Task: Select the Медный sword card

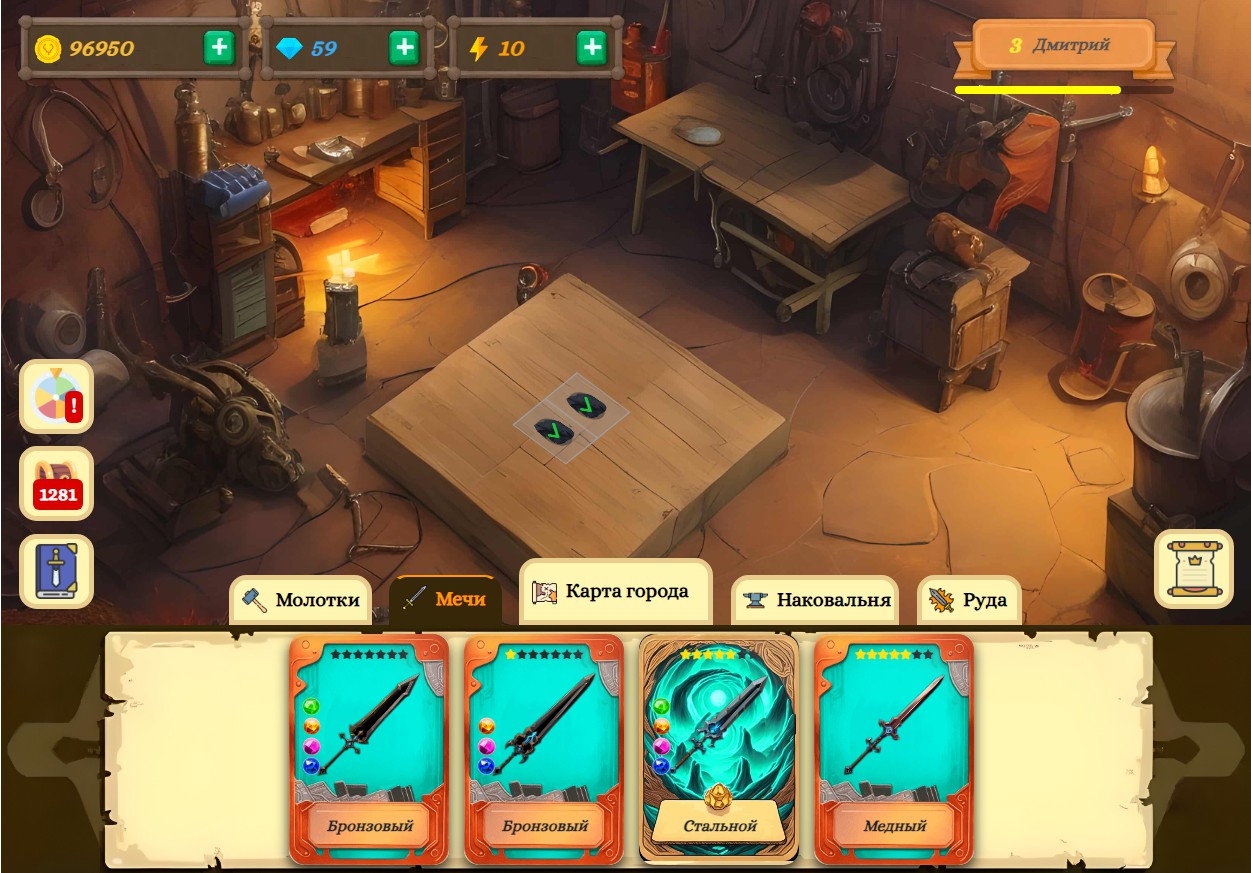Action: click(x=894, y=748)
